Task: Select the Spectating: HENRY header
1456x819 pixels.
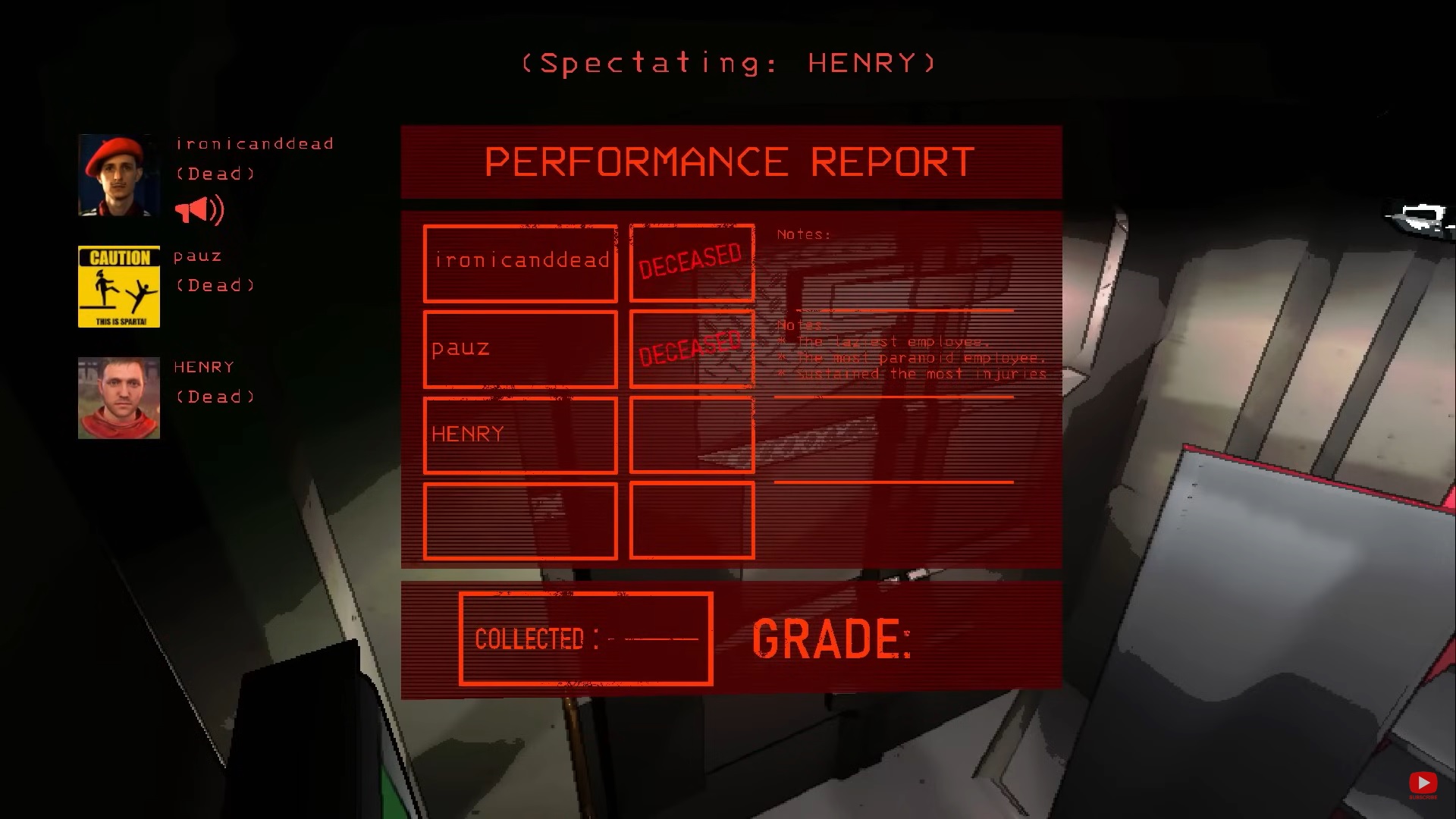Action: (726, 64)
